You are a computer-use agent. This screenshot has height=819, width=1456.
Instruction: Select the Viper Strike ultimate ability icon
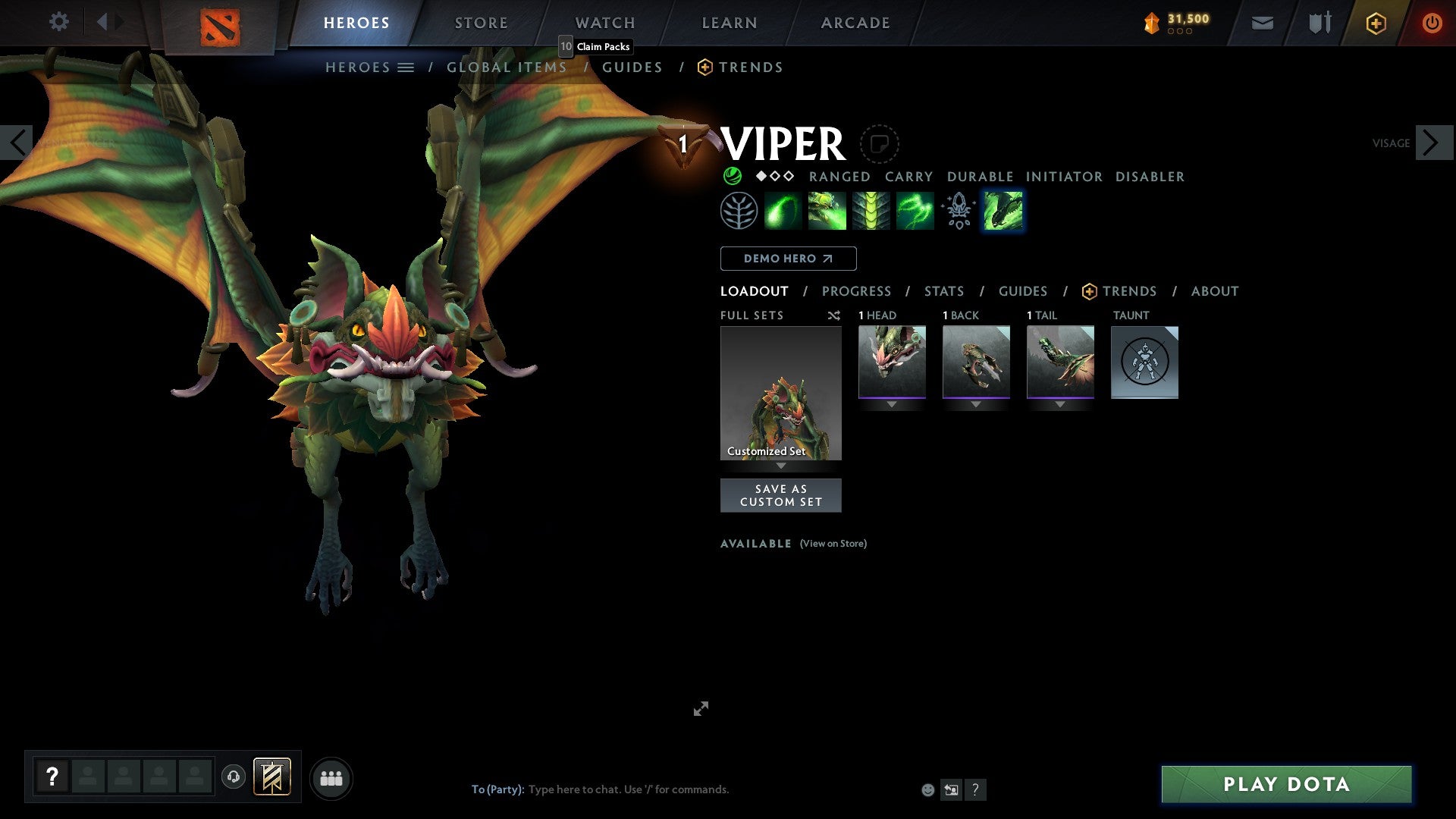[x=1002, y=211]
